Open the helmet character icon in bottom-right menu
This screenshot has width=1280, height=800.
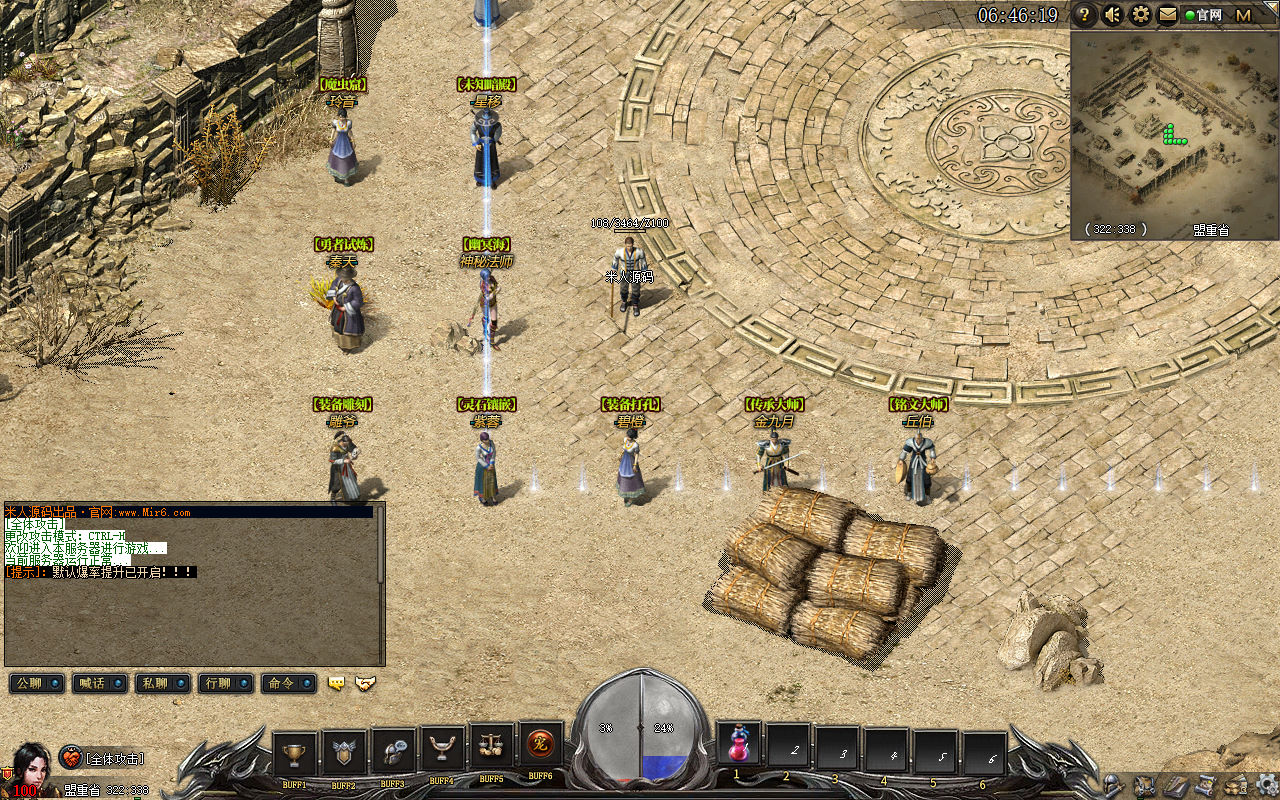click(x=1112, y=785)
